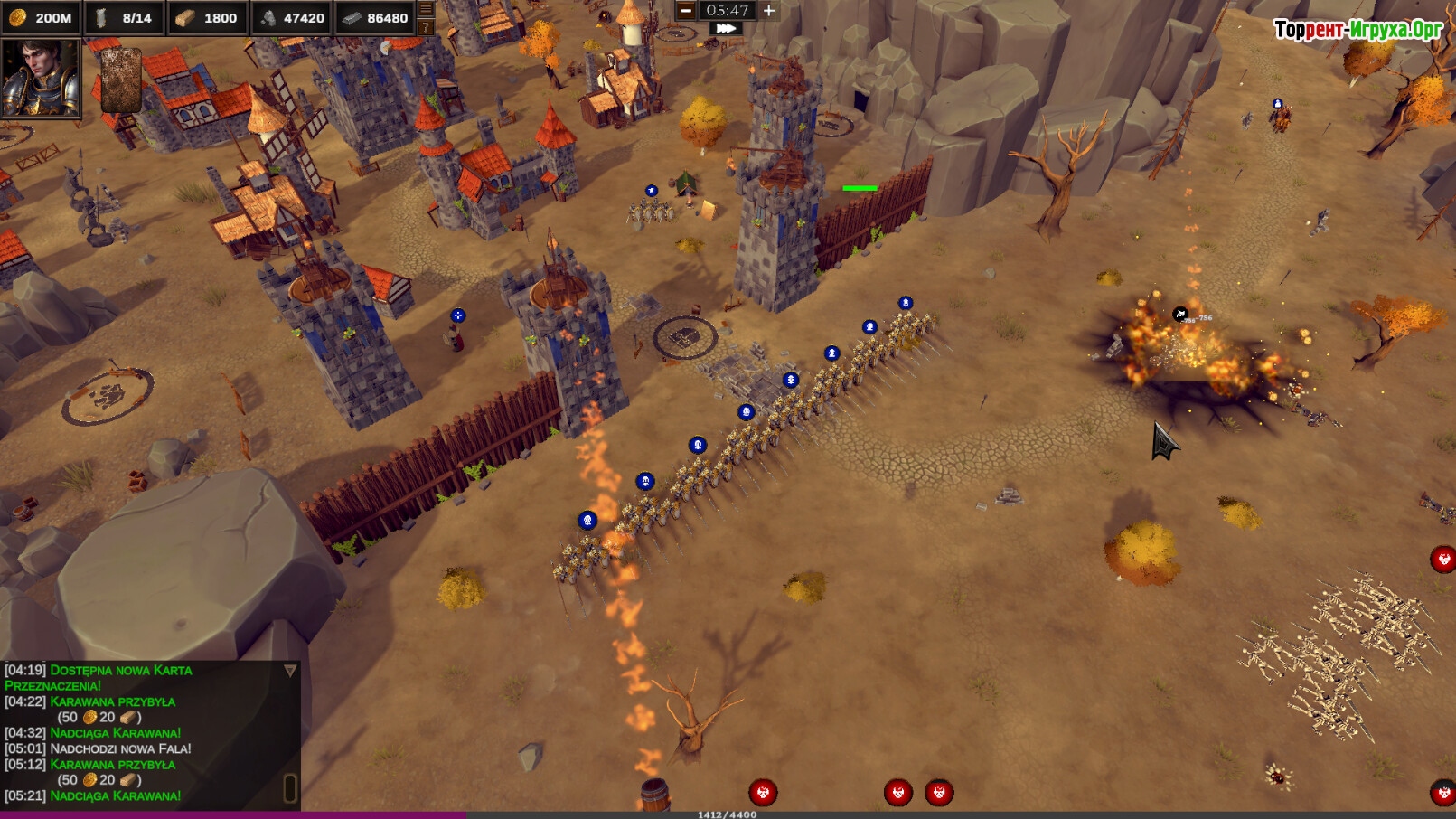1456x819 pixels.
Task: Click the wood resource counter
Action: (208, 18)
